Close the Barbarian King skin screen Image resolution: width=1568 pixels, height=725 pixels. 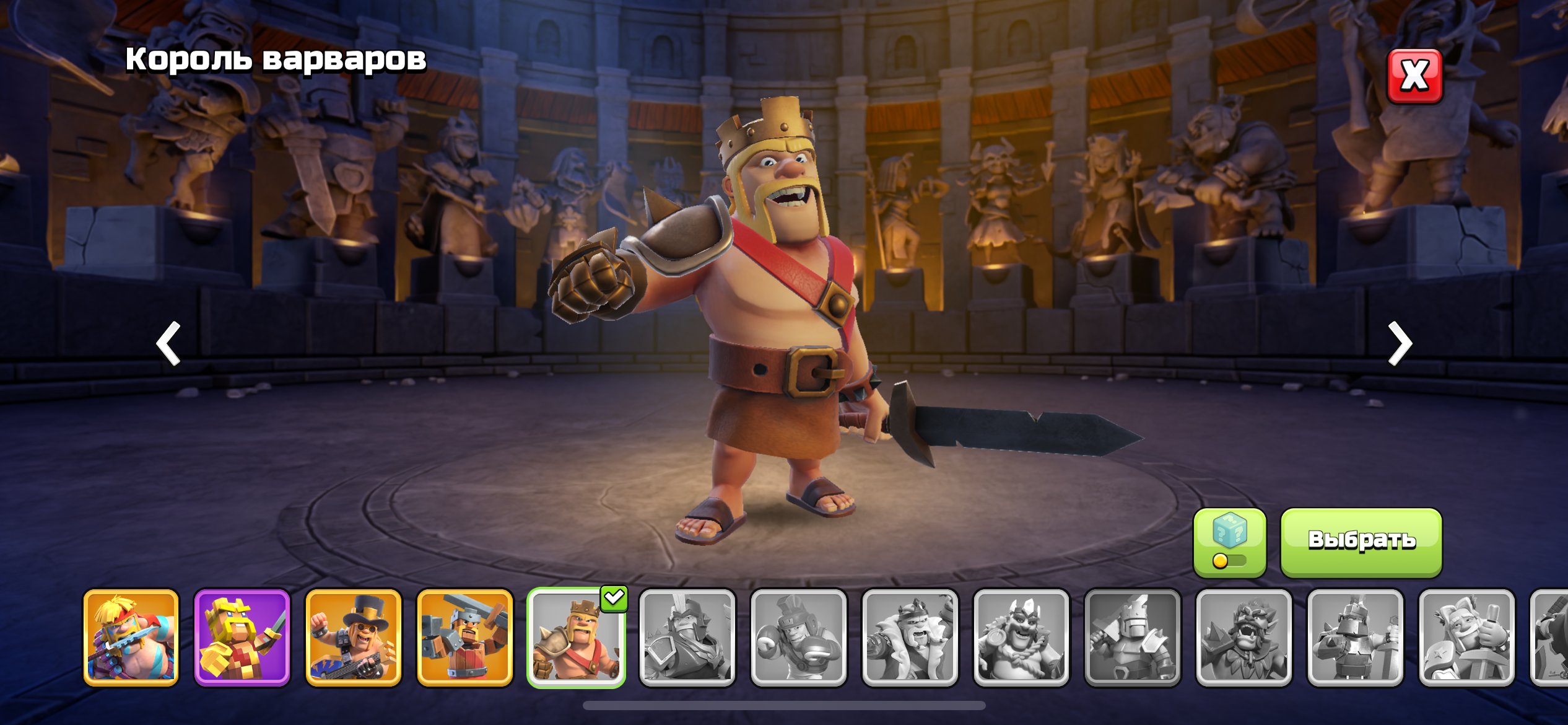[x=1414, y=76]
